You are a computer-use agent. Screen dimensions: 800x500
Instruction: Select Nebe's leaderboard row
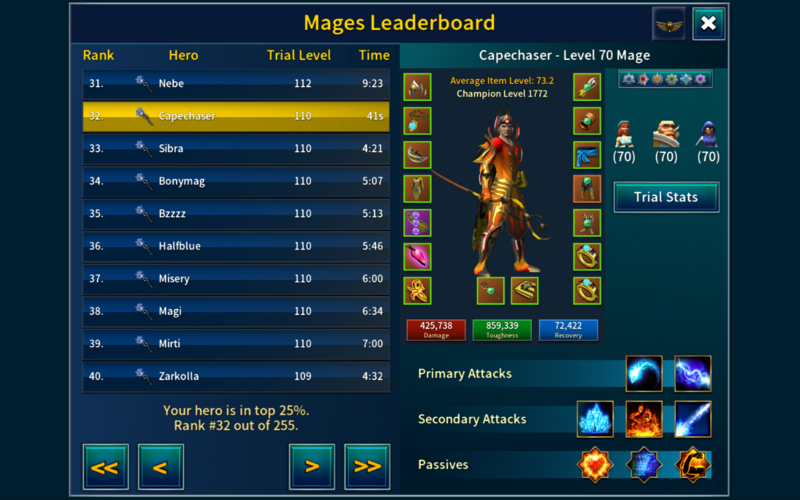[x=236, y=84]
